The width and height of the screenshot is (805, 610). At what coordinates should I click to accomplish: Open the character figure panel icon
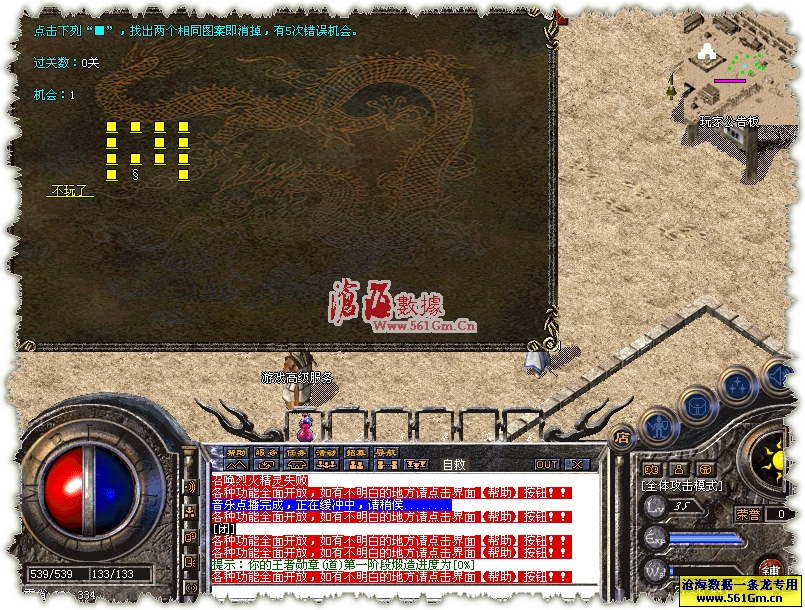[x=679, y=469]
